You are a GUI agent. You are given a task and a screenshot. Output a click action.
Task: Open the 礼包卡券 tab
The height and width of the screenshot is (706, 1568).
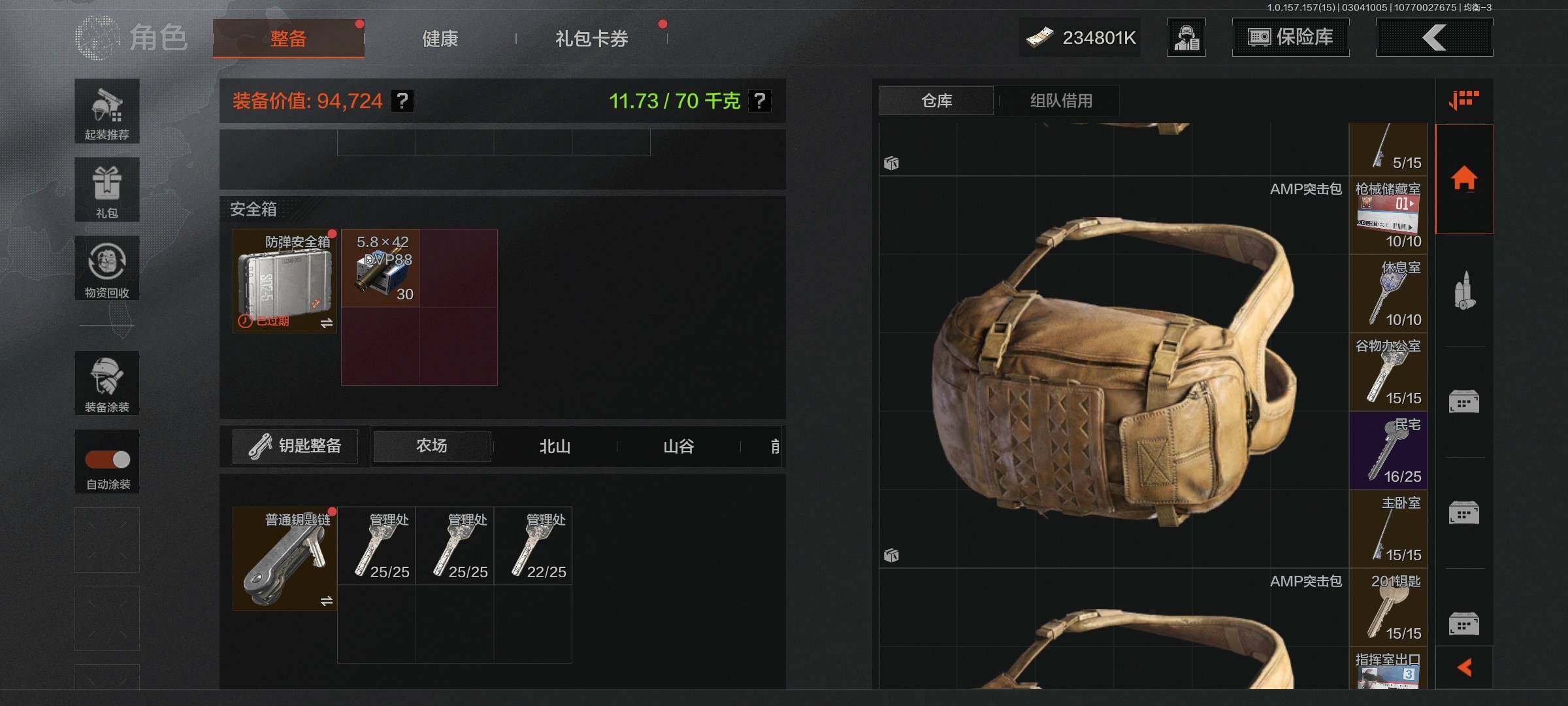591,39
